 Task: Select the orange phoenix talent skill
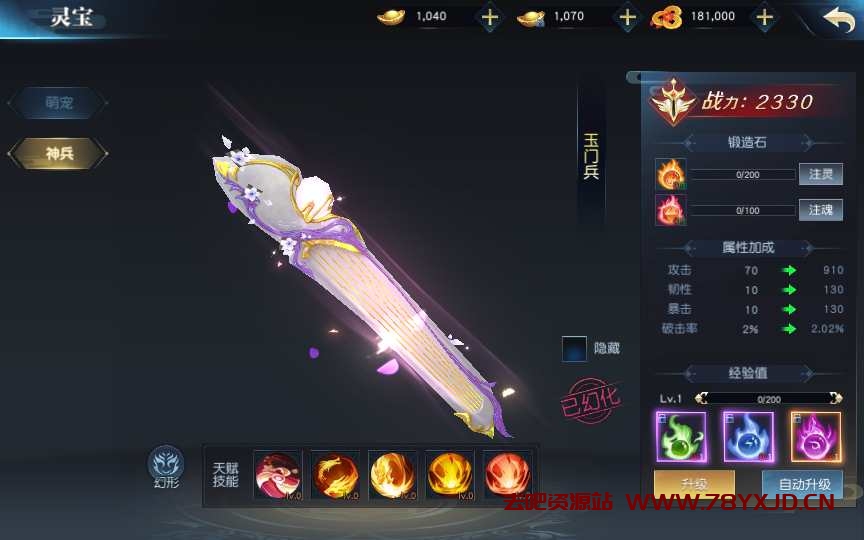(x=335, y=475)
